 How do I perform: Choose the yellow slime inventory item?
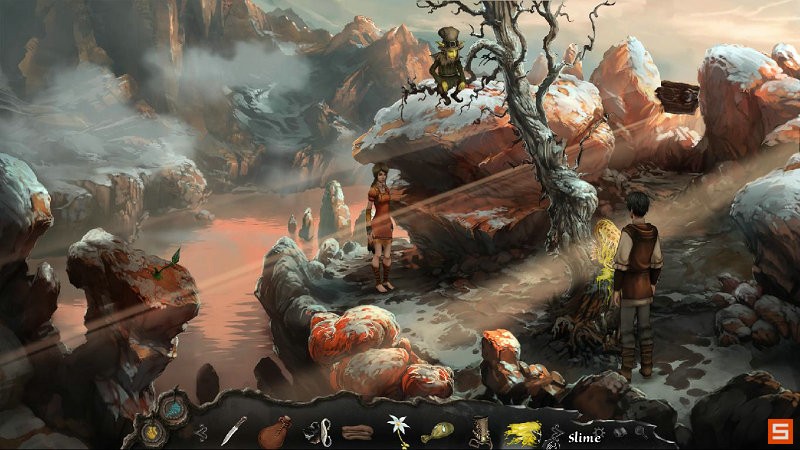tap(523, 432)
